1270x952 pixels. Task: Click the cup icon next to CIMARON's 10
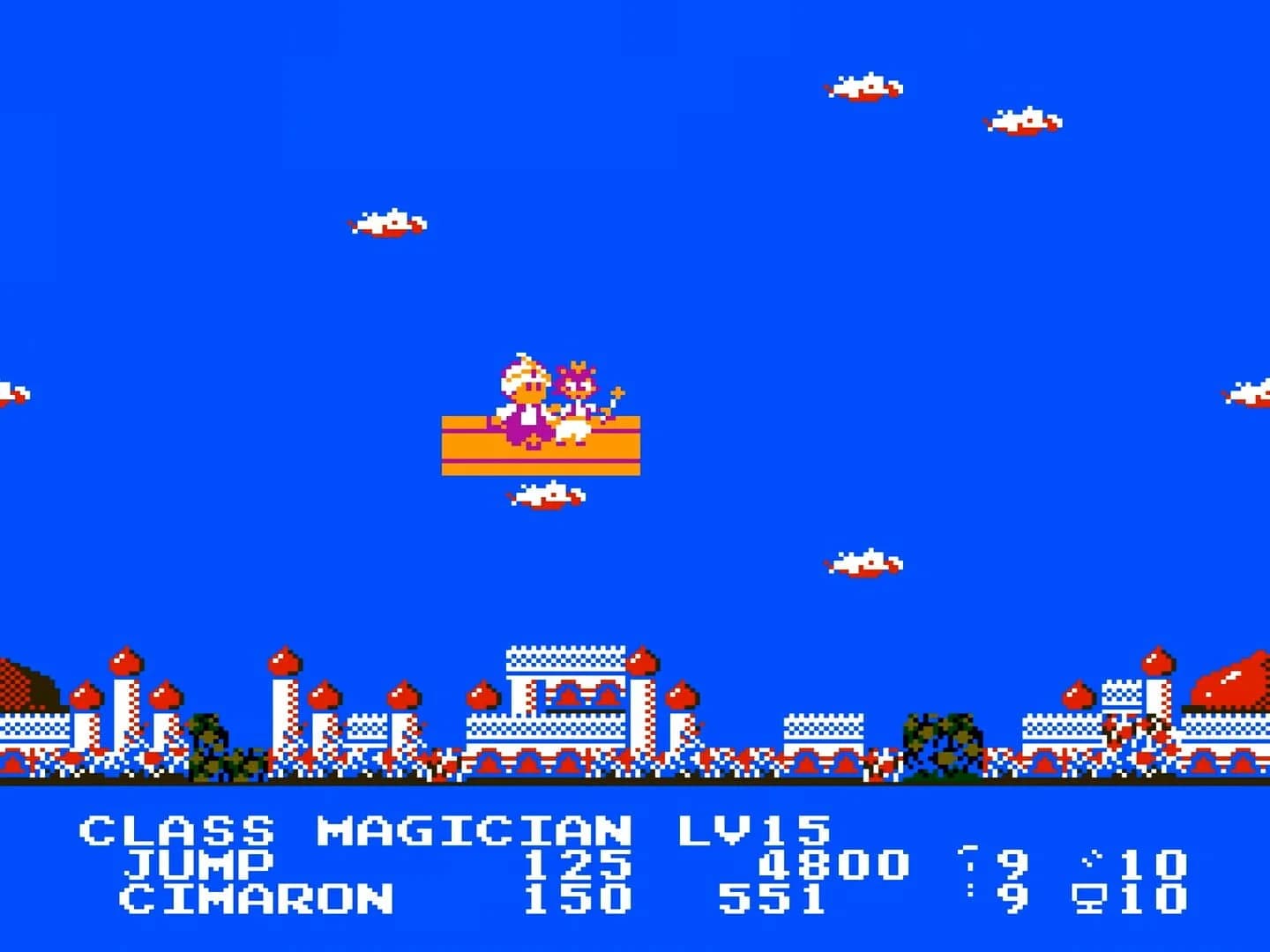click(x=1089, y=899)
